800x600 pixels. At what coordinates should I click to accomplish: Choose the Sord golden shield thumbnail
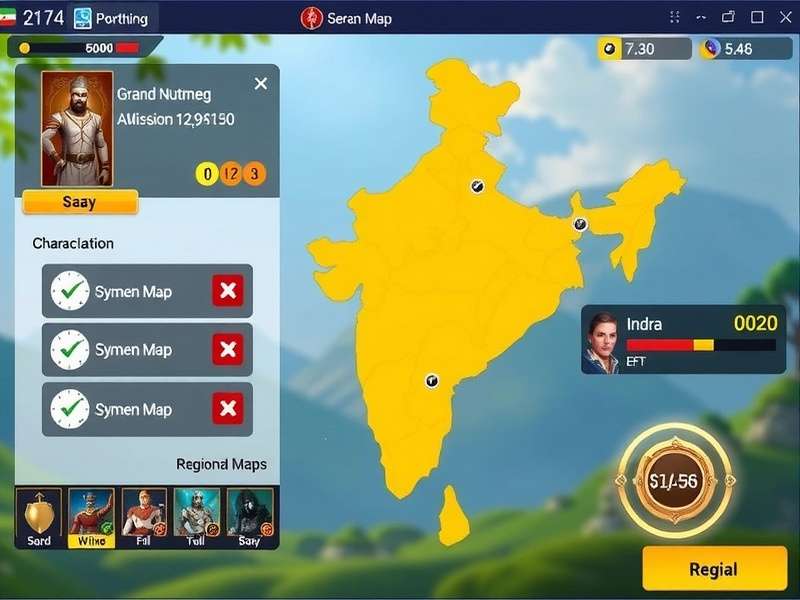pos(39,517)
